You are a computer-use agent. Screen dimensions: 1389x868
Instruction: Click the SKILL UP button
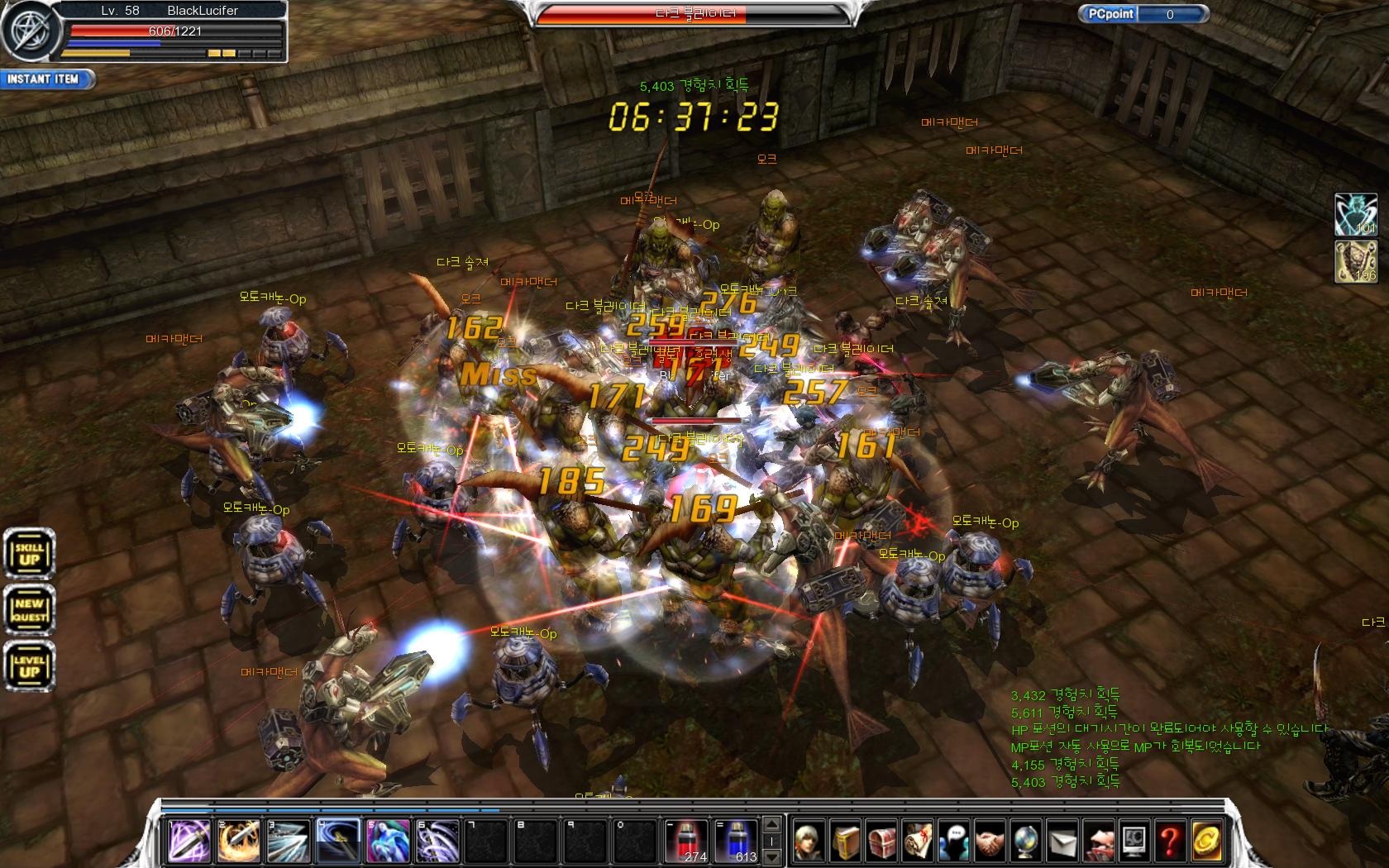(29, 553)
